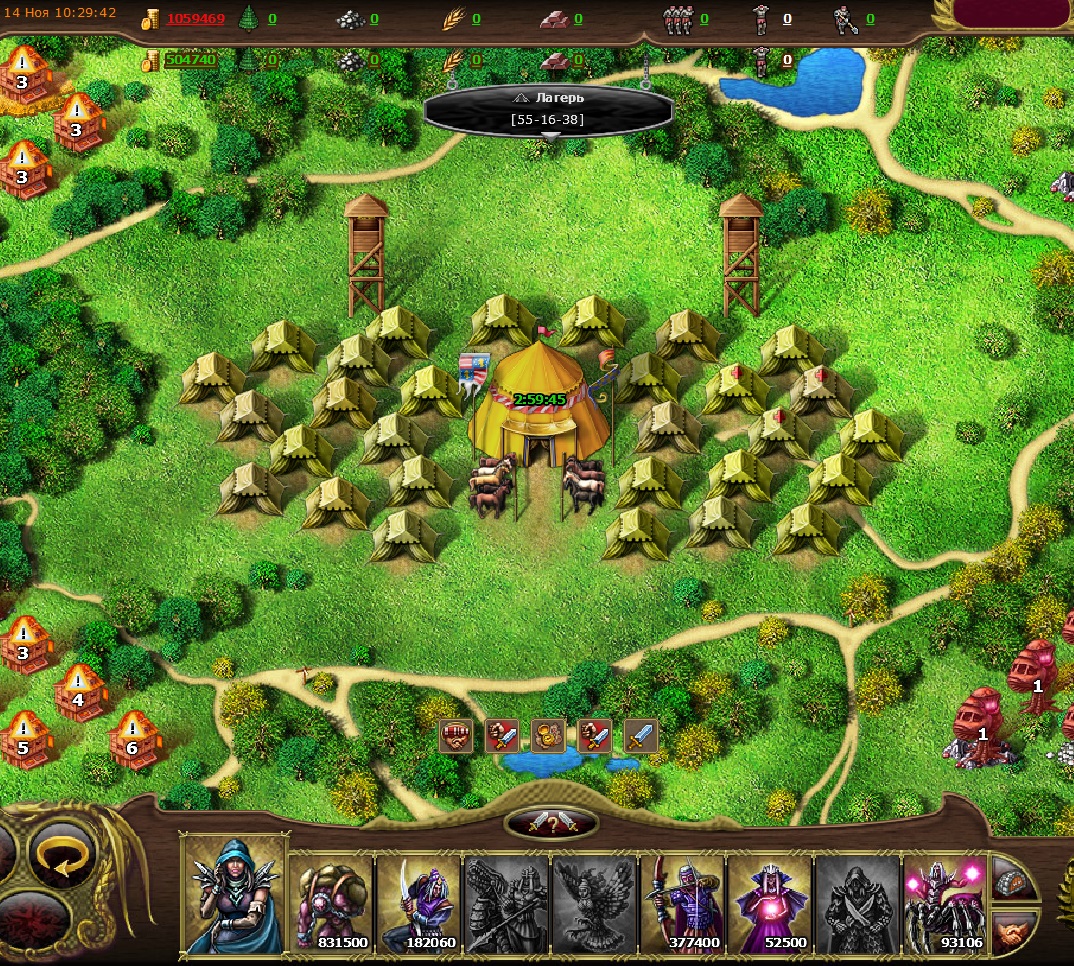Click the handshake icon beside unit bar
Image resolution: width=1074 pixels, height=966 pixels.
pos(1014,931)
